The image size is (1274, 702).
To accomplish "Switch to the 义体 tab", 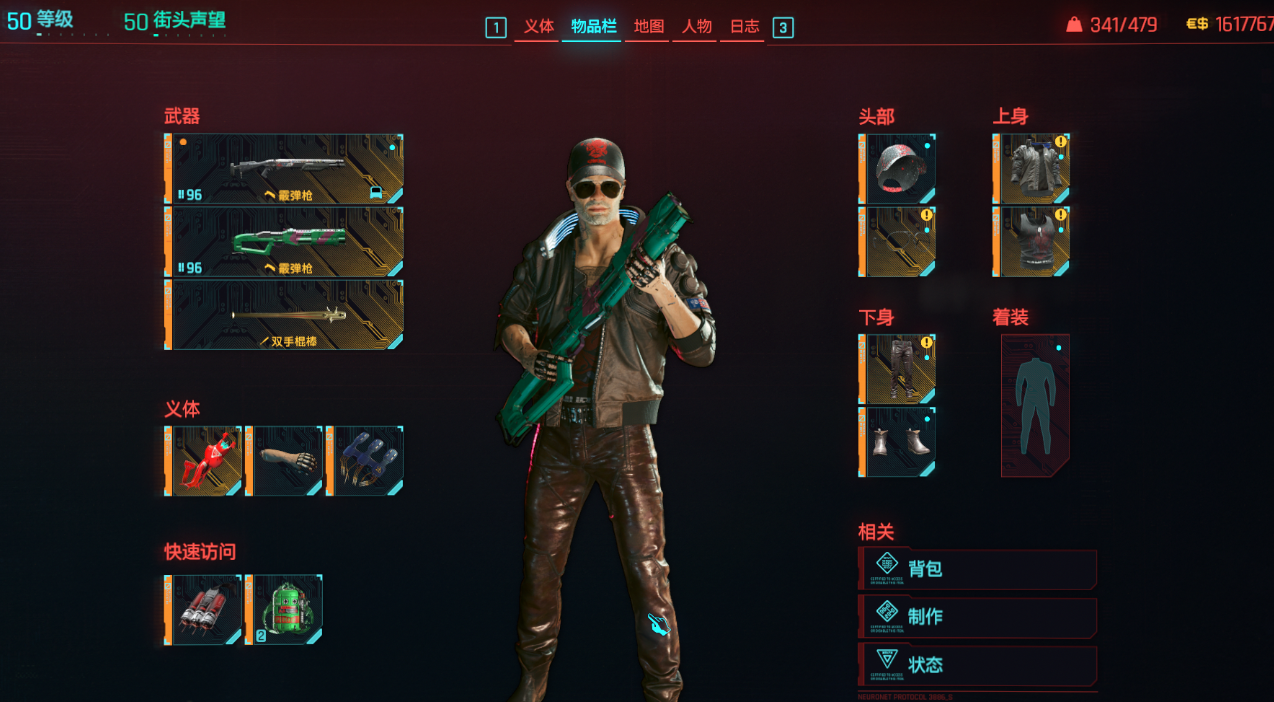I will (x=538, y=27).
